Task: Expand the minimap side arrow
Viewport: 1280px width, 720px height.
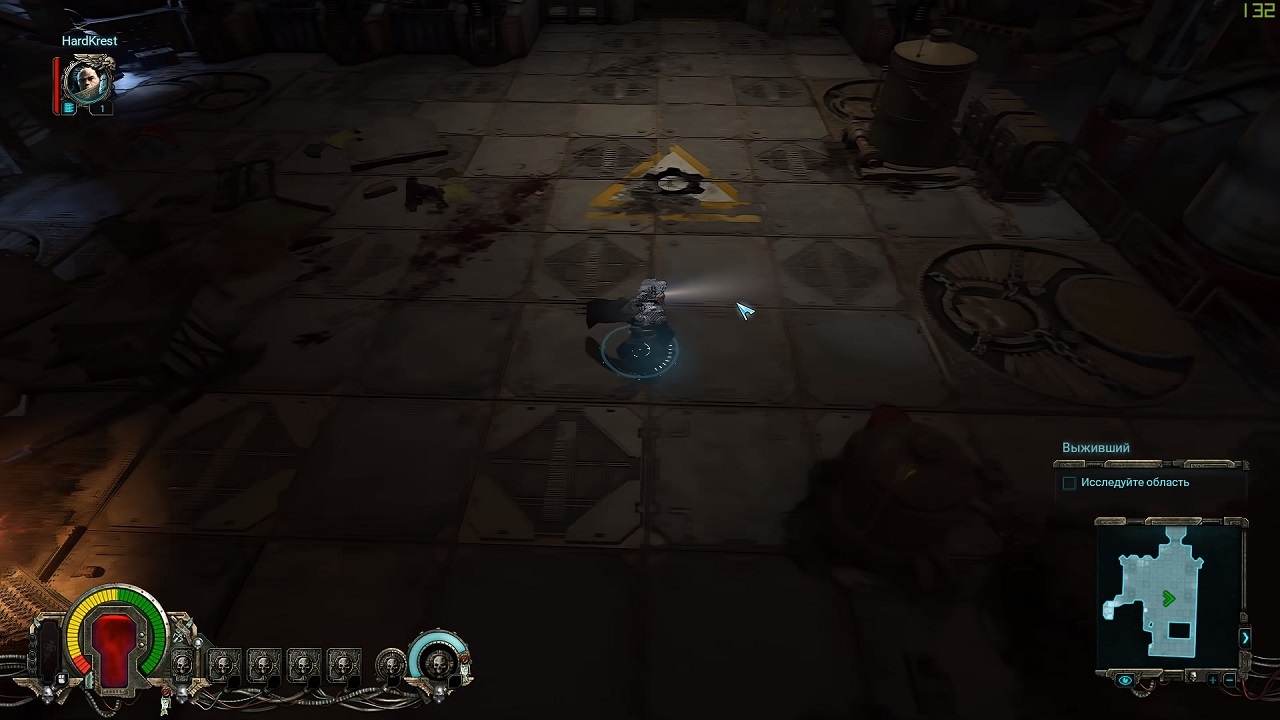Action: (1245, 637)
